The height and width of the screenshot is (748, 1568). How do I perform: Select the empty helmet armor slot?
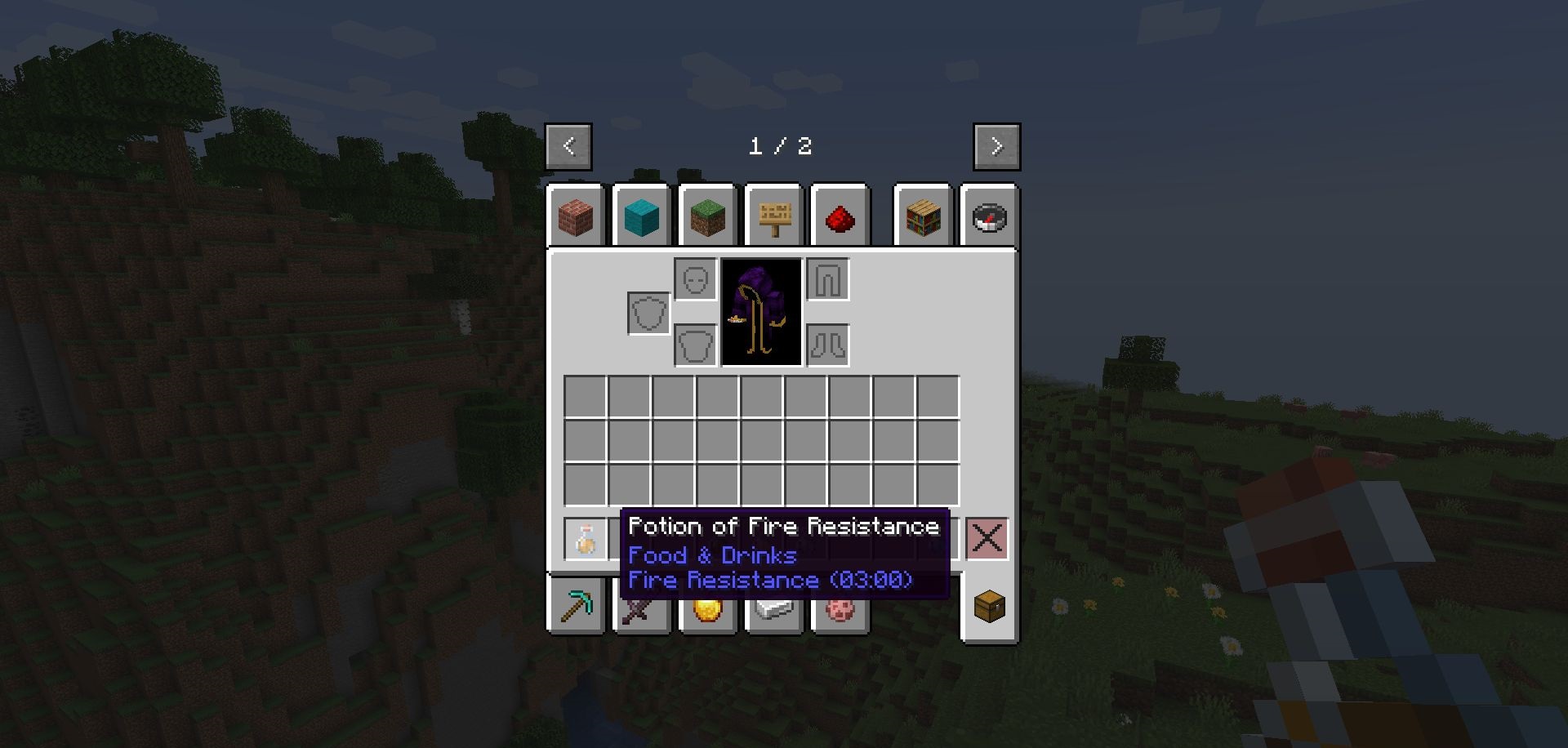coord(696,280)
